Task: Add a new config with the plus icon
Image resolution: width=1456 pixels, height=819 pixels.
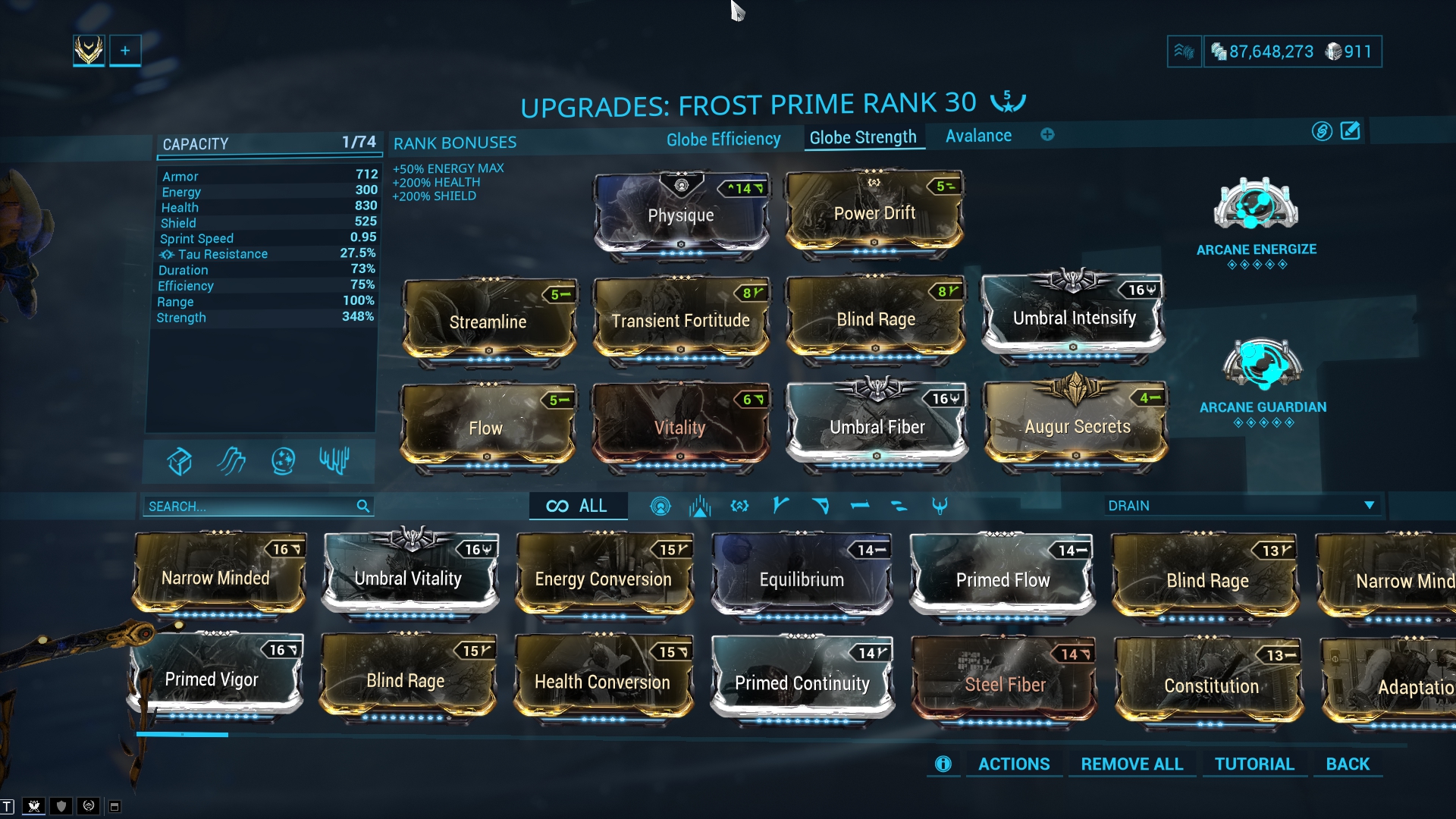Action: point(1047,135)
